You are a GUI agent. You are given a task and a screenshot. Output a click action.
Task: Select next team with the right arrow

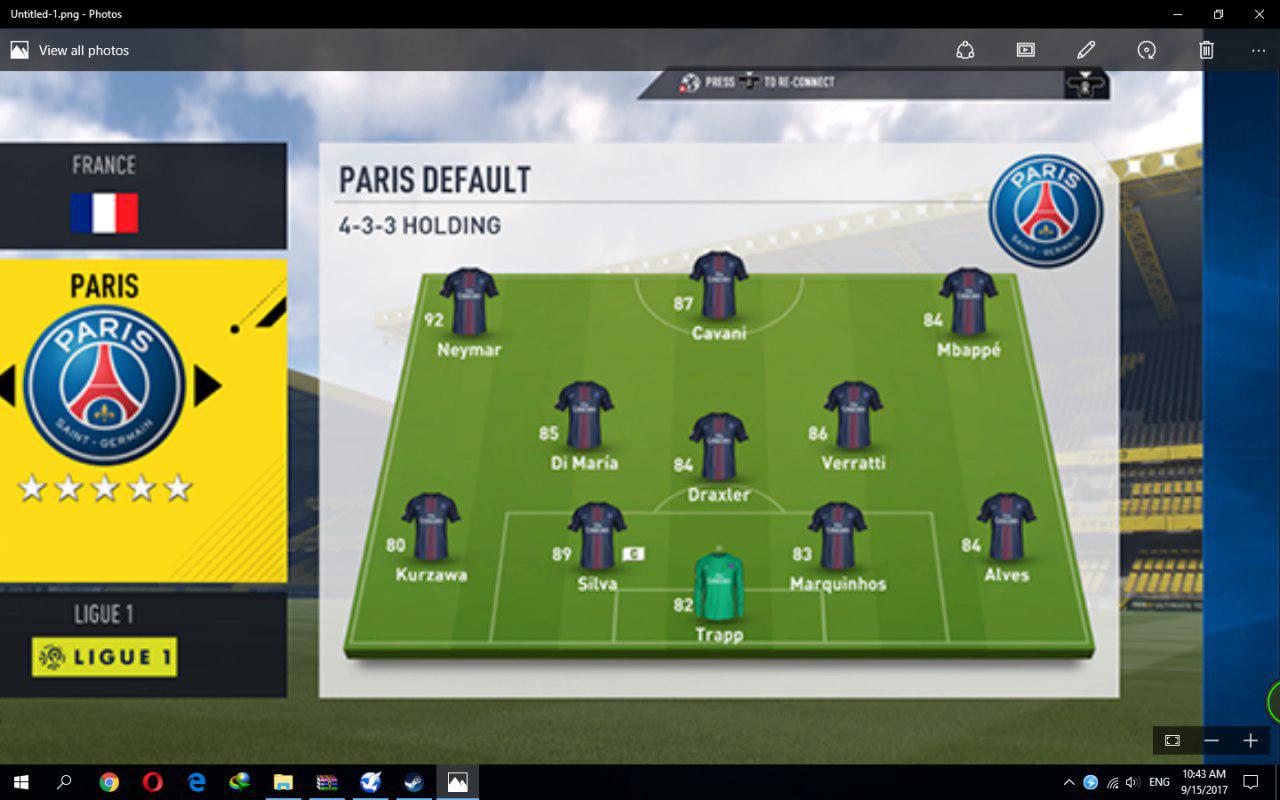[x=207, y=386]
